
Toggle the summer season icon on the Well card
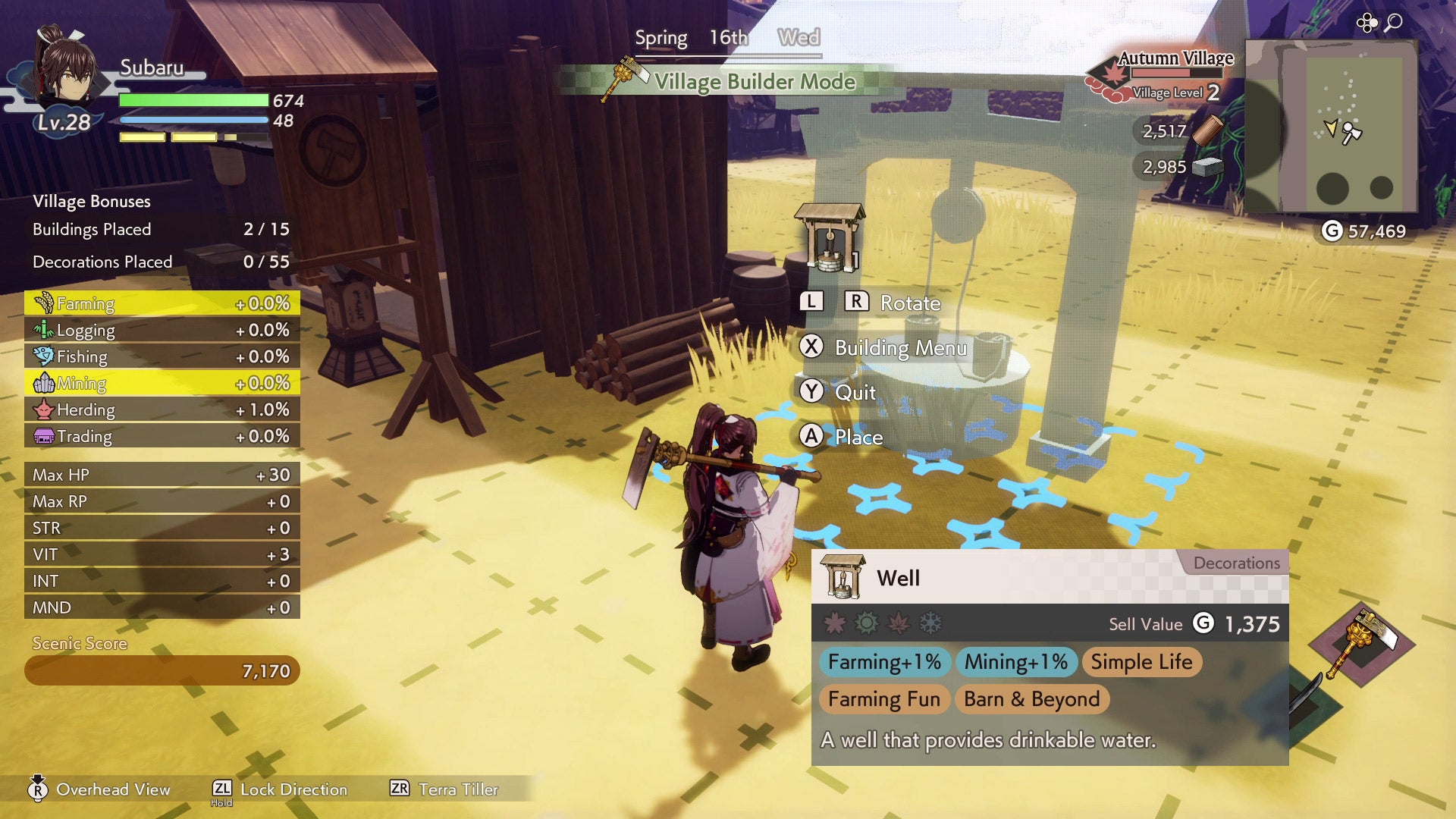(x=867, y=623)
